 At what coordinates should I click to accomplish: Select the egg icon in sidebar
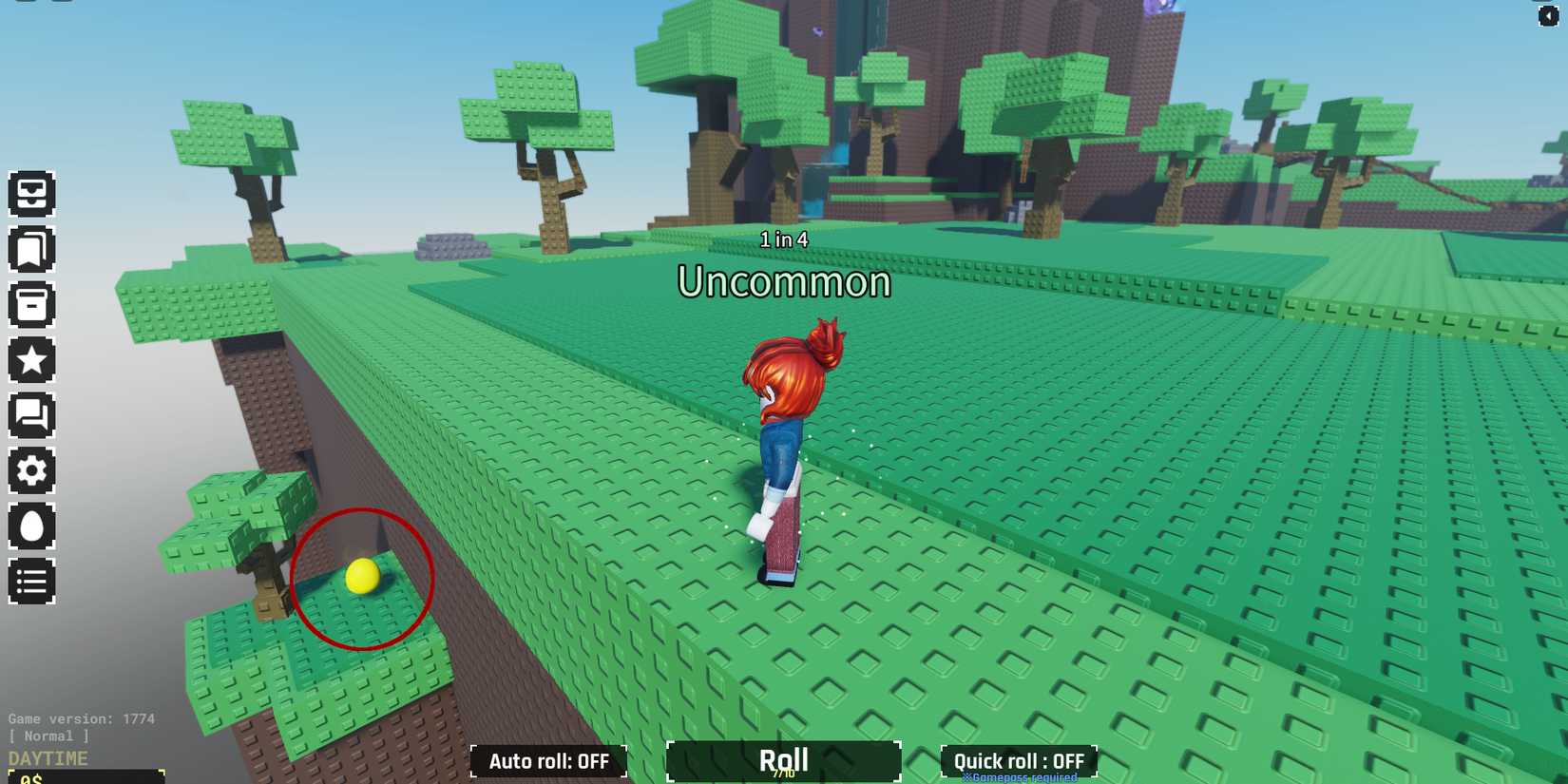coord(33,526)
